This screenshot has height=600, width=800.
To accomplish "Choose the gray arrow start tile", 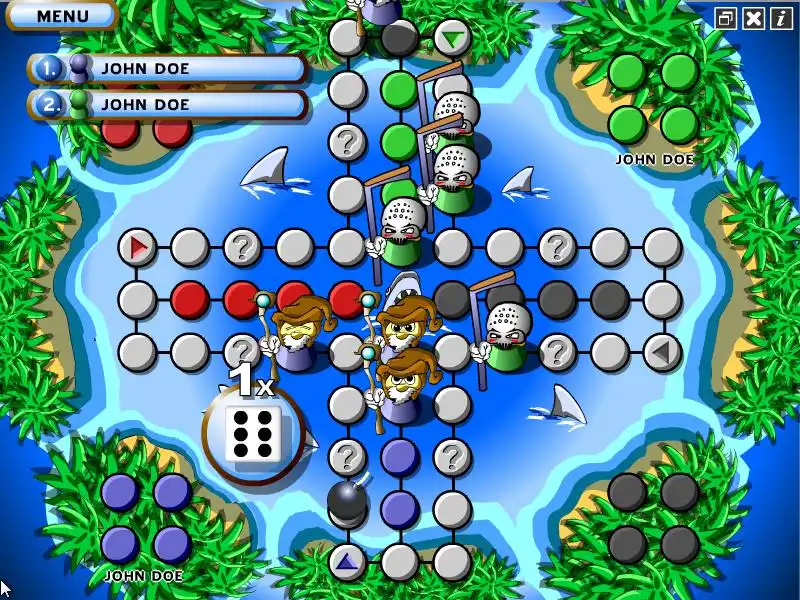I will 661,351.
